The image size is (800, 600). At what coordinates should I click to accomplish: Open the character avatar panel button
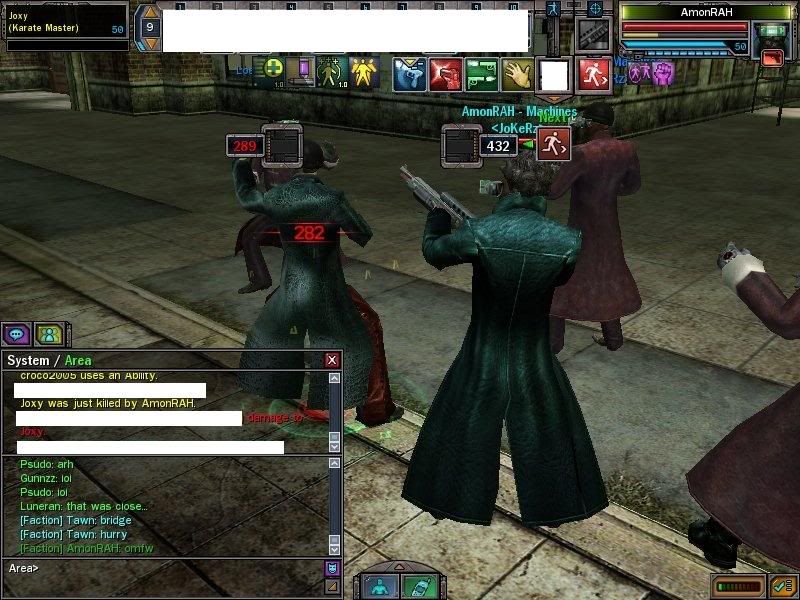380,587
